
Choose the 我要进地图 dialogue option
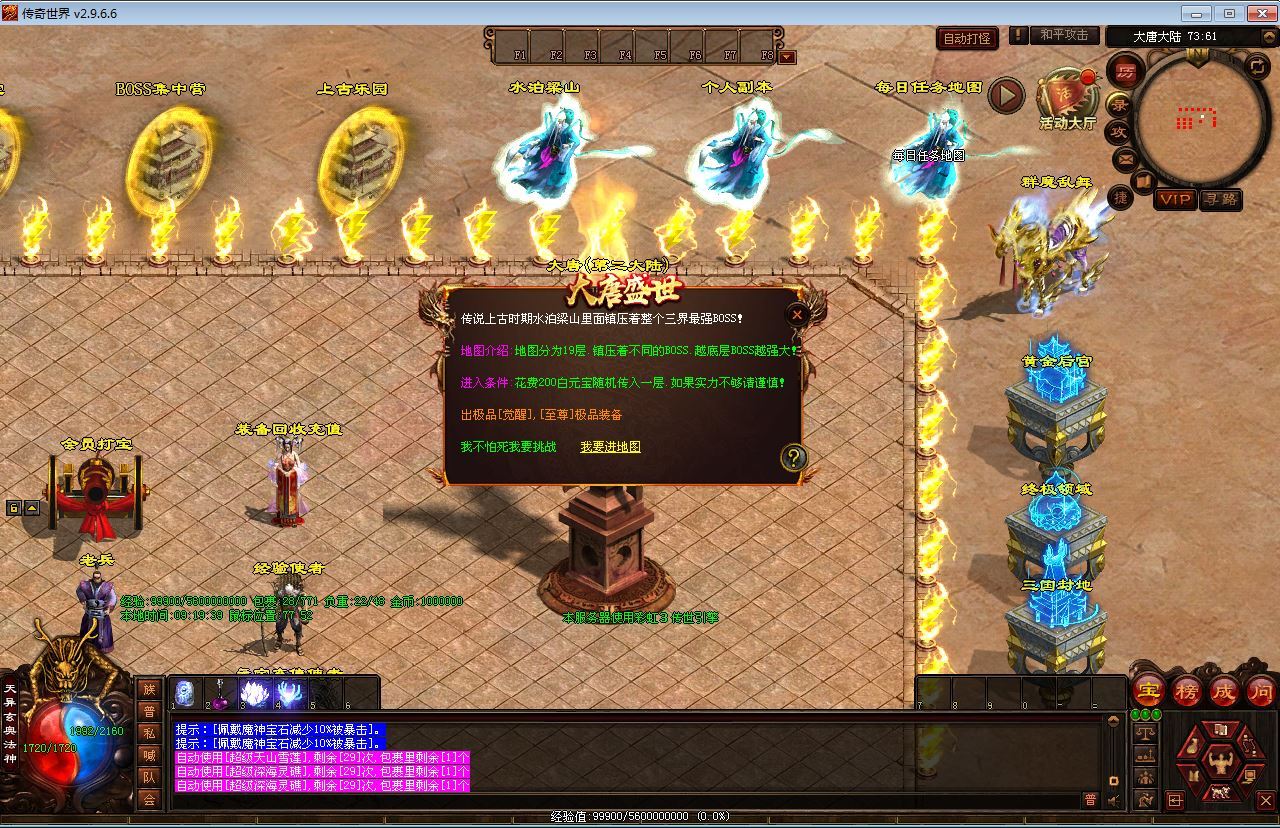pyautogui.click(x=610, y=447)
